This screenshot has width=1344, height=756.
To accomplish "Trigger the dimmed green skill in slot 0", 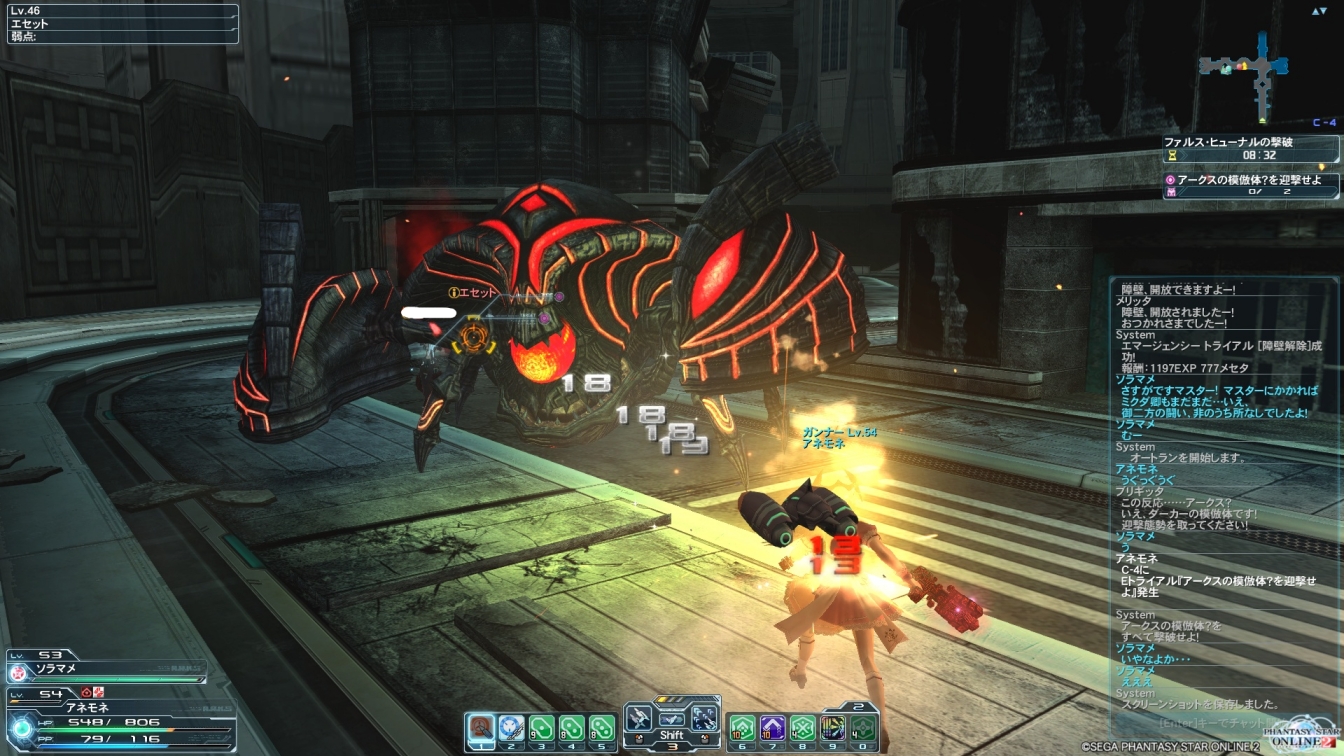I will [862, 727].
